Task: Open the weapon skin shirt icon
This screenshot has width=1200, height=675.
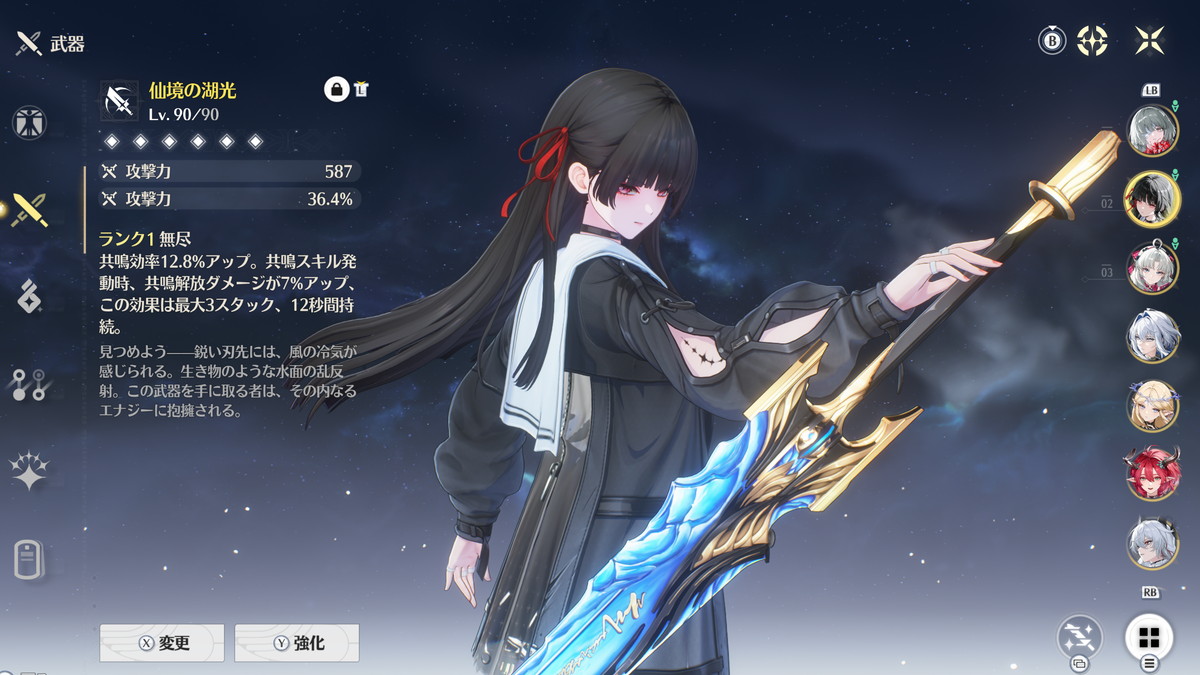Action: tap(361, 89)
